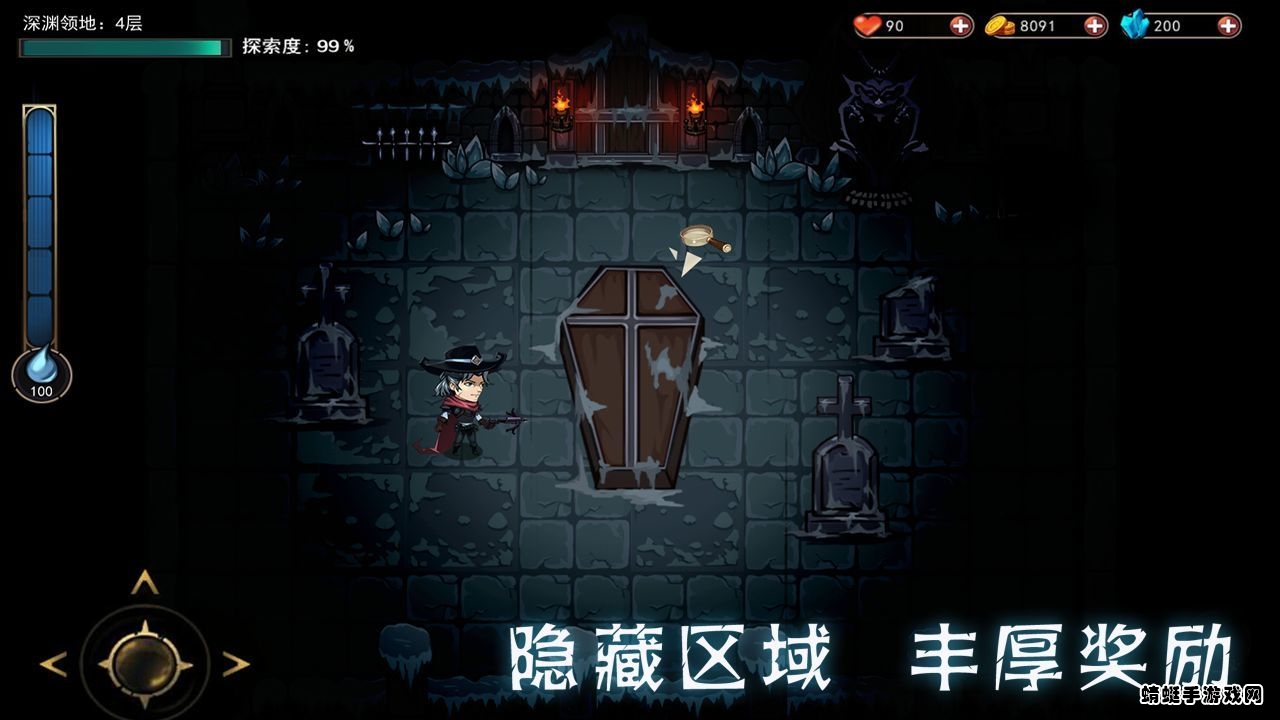
Task: Tap the gold coins currency icon
Action: [1000, 25]
